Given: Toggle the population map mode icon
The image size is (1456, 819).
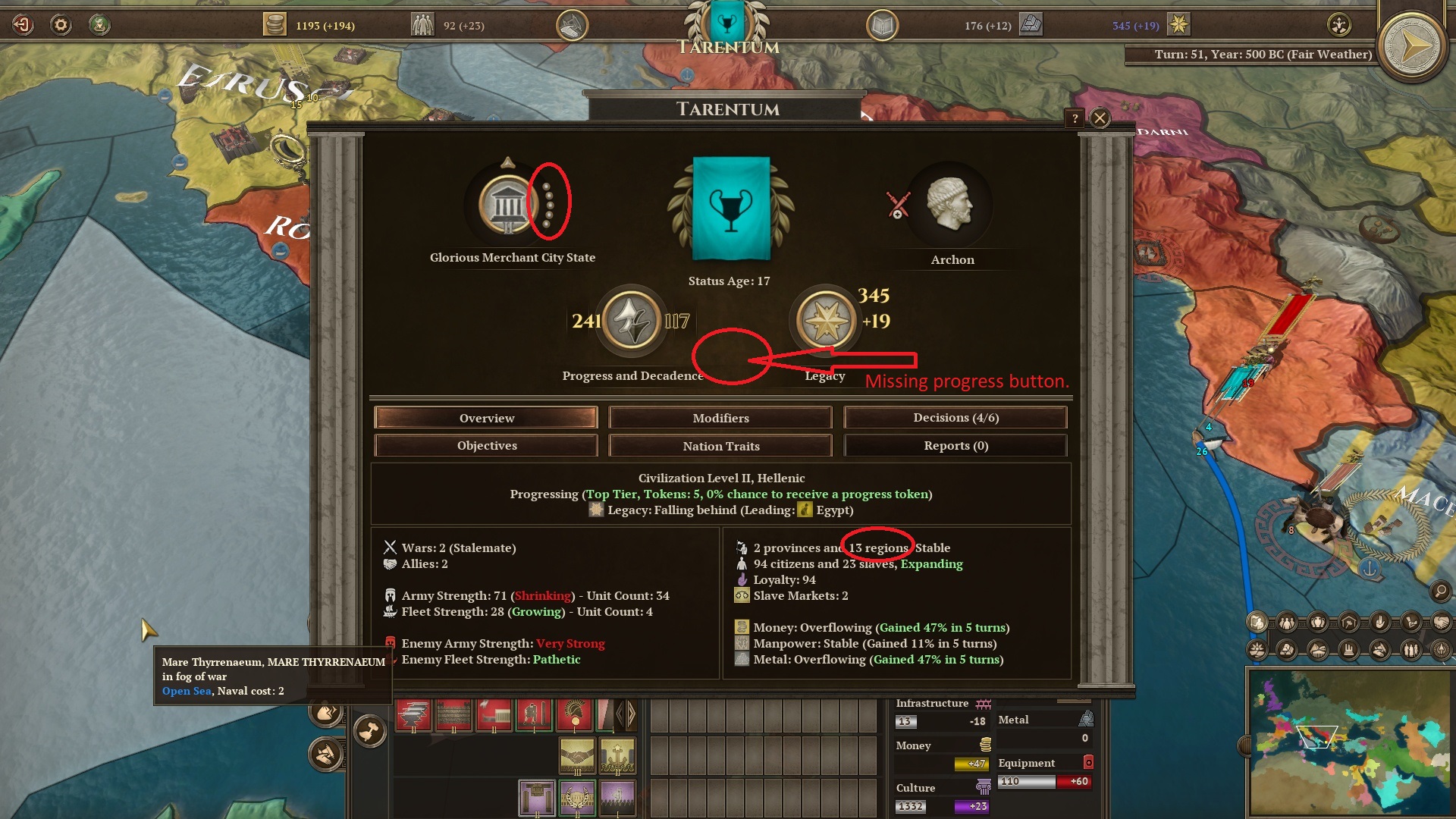Looking at the screenshot, I should tap(1287, 623).
